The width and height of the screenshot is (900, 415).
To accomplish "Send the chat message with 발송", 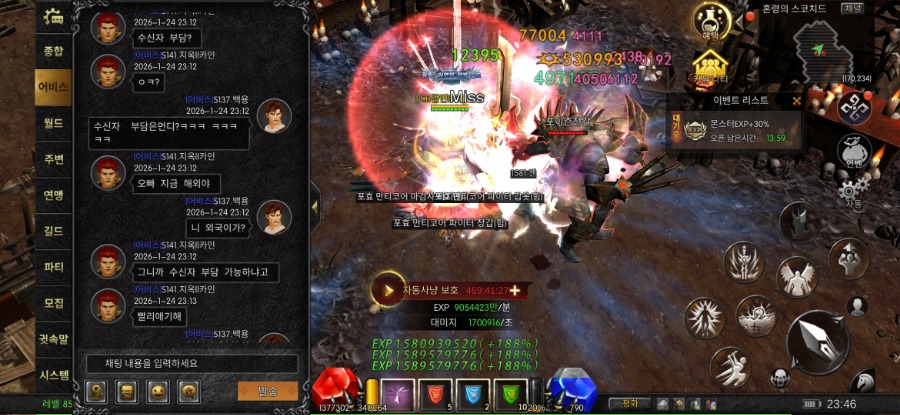I will (268, 390).
